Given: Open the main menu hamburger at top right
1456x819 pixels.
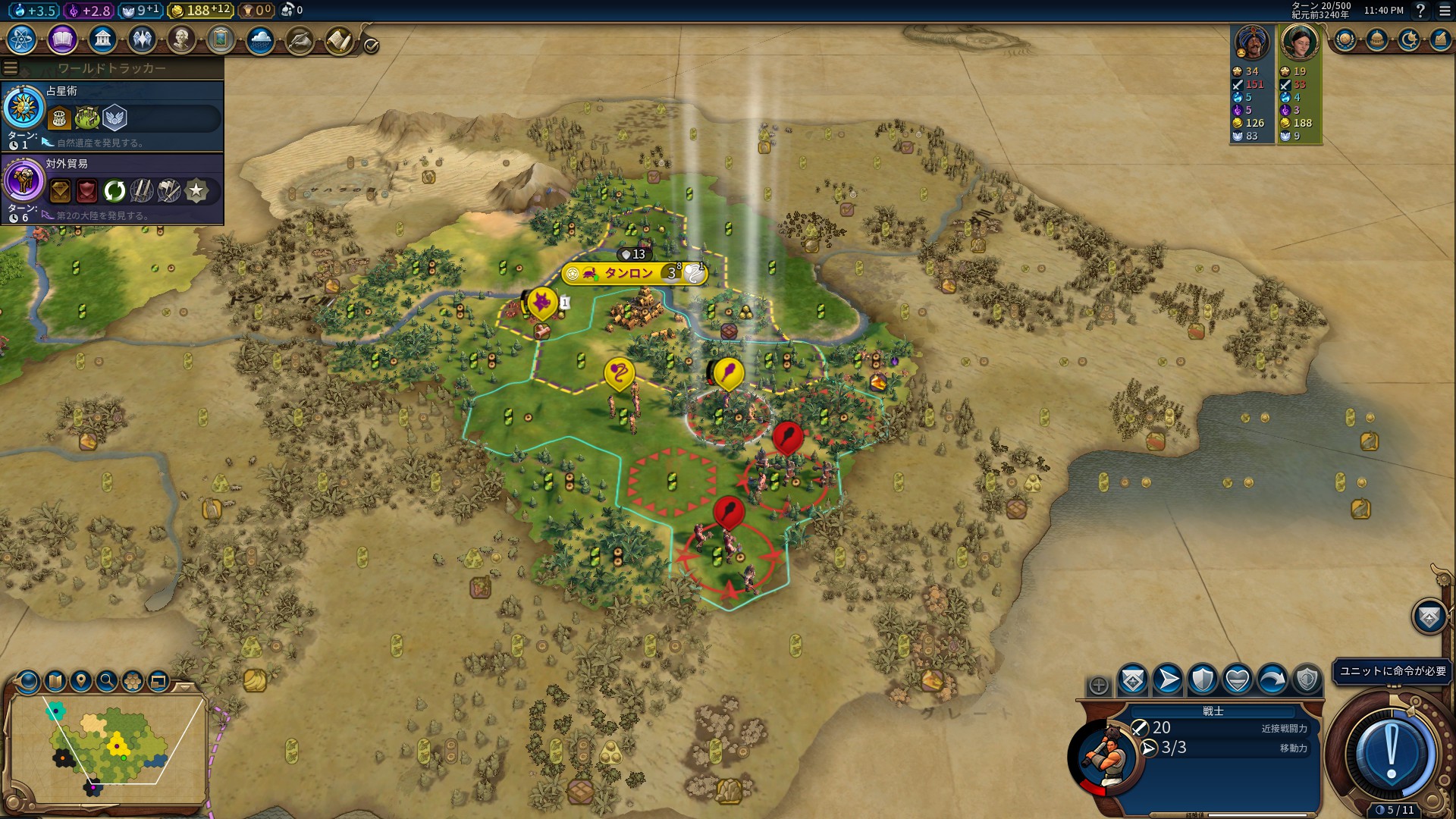Looking at the screenshot, I should pos(1445,11).
